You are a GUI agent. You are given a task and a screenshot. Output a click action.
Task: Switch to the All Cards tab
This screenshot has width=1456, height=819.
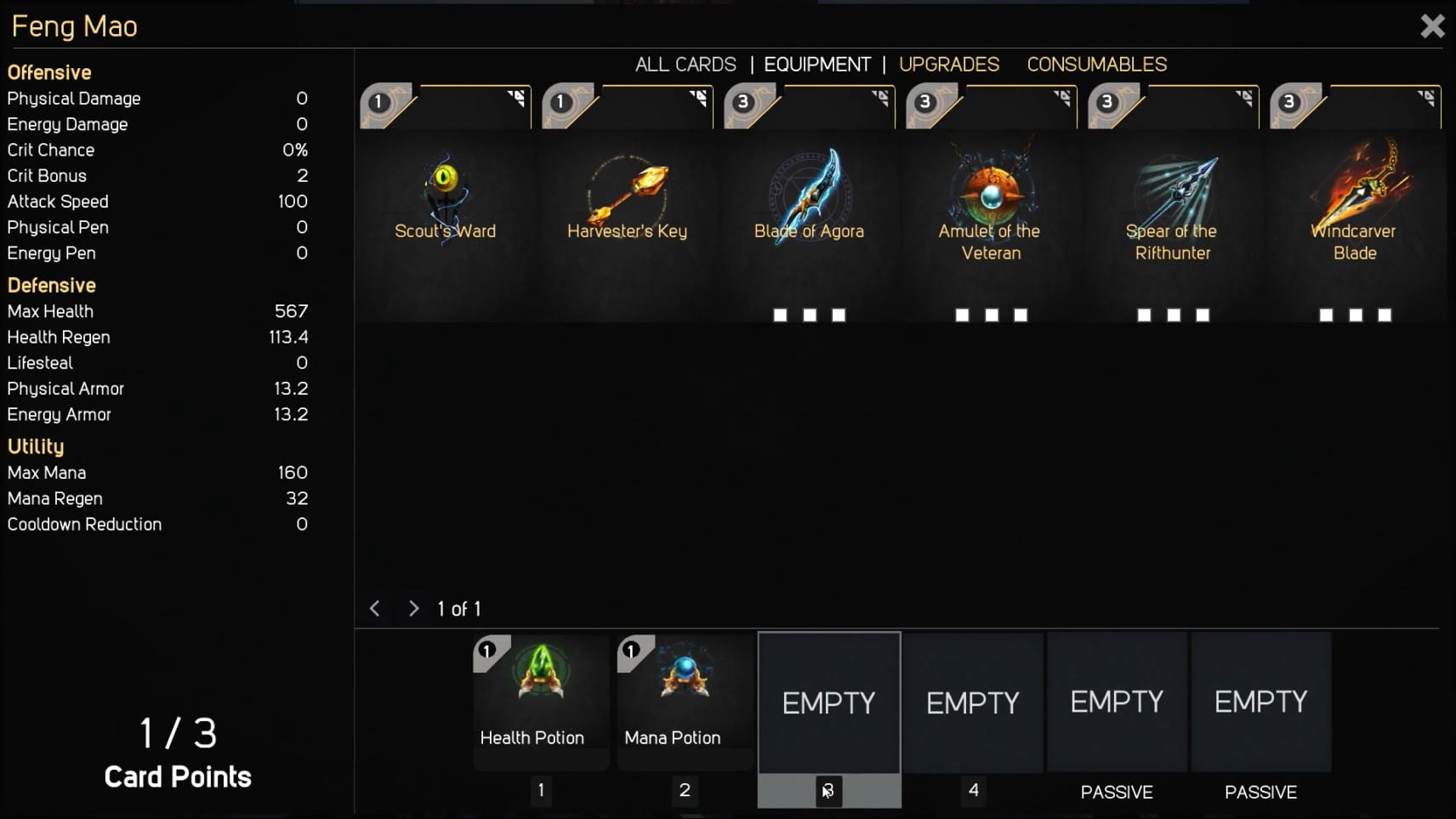tap(685, 65)
